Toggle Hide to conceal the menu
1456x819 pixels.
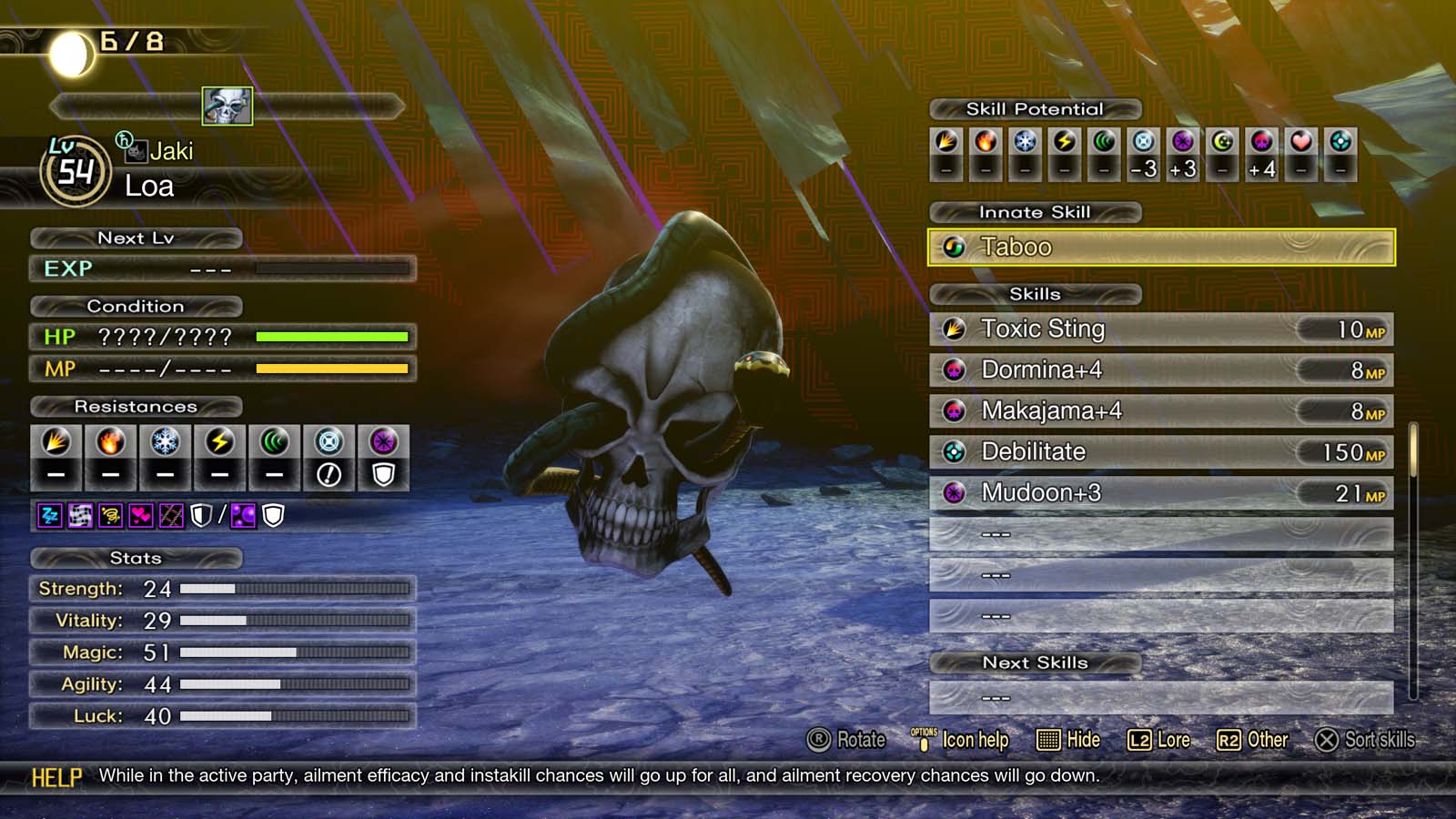coord(1069,740)
